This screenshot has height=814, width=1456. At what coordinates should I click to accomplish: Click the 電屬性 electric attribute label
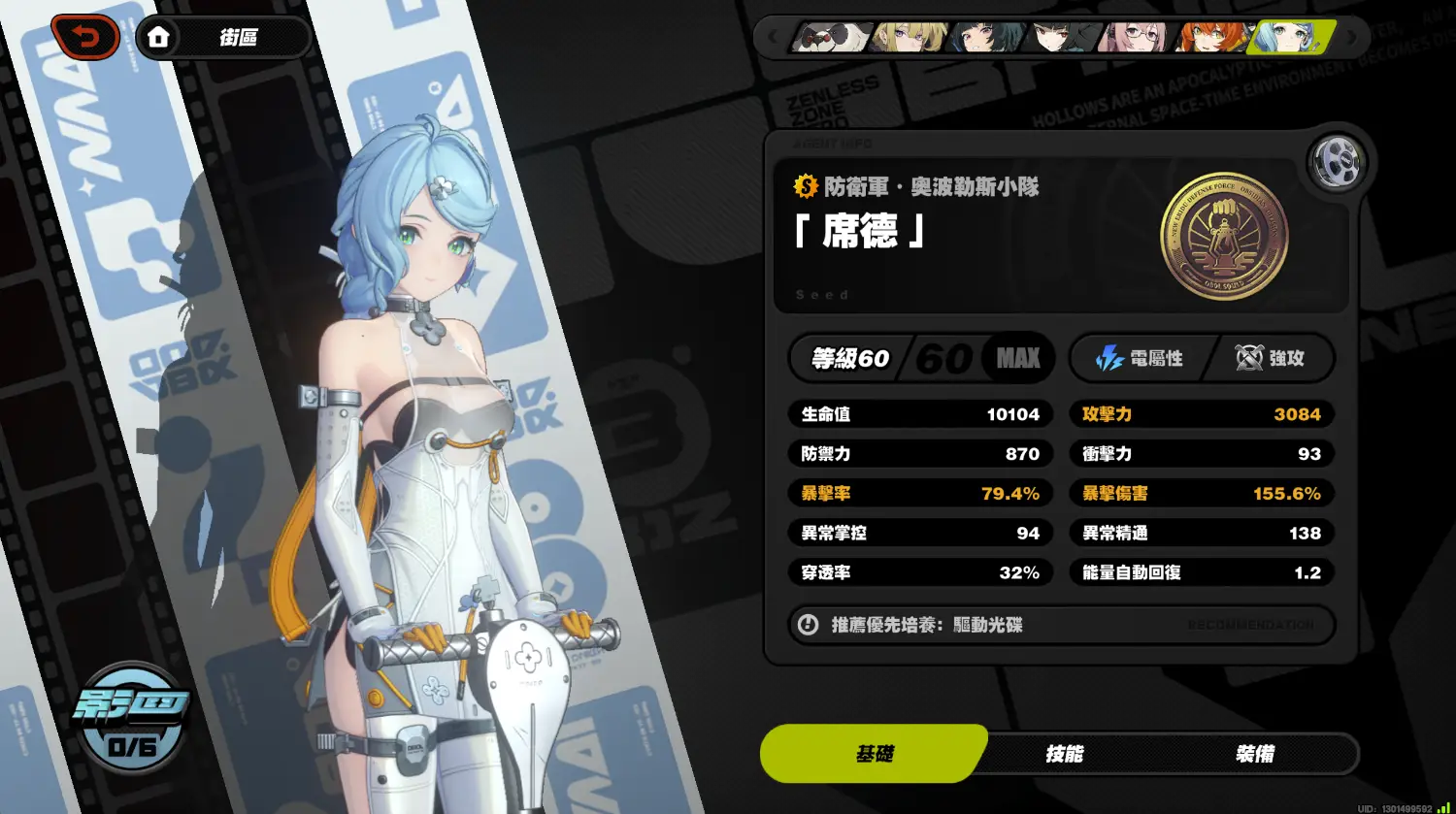point(1140,358)
